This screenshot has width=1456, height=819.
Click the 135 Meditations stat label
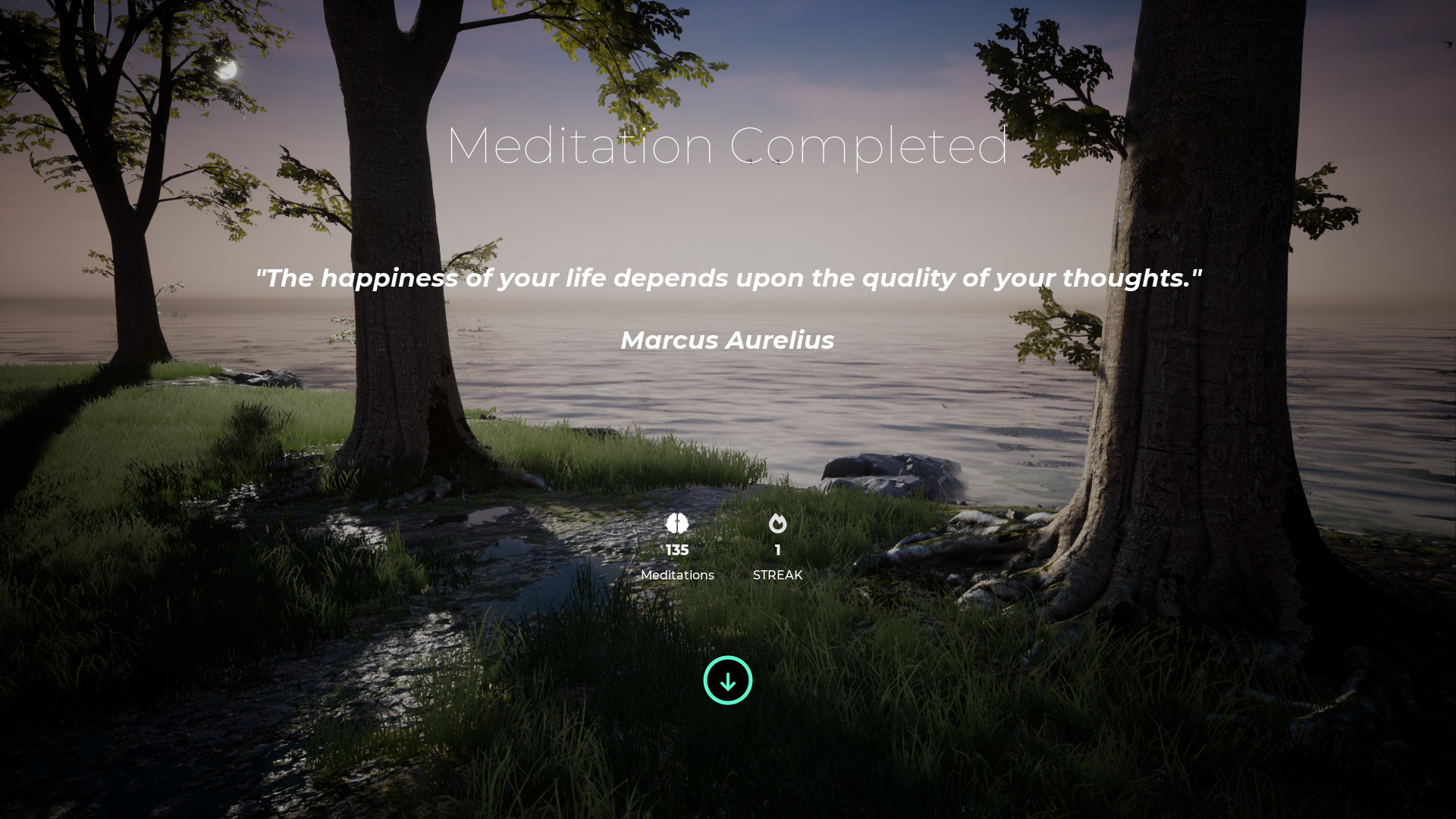pyautogui.click(x=677, y=575)
